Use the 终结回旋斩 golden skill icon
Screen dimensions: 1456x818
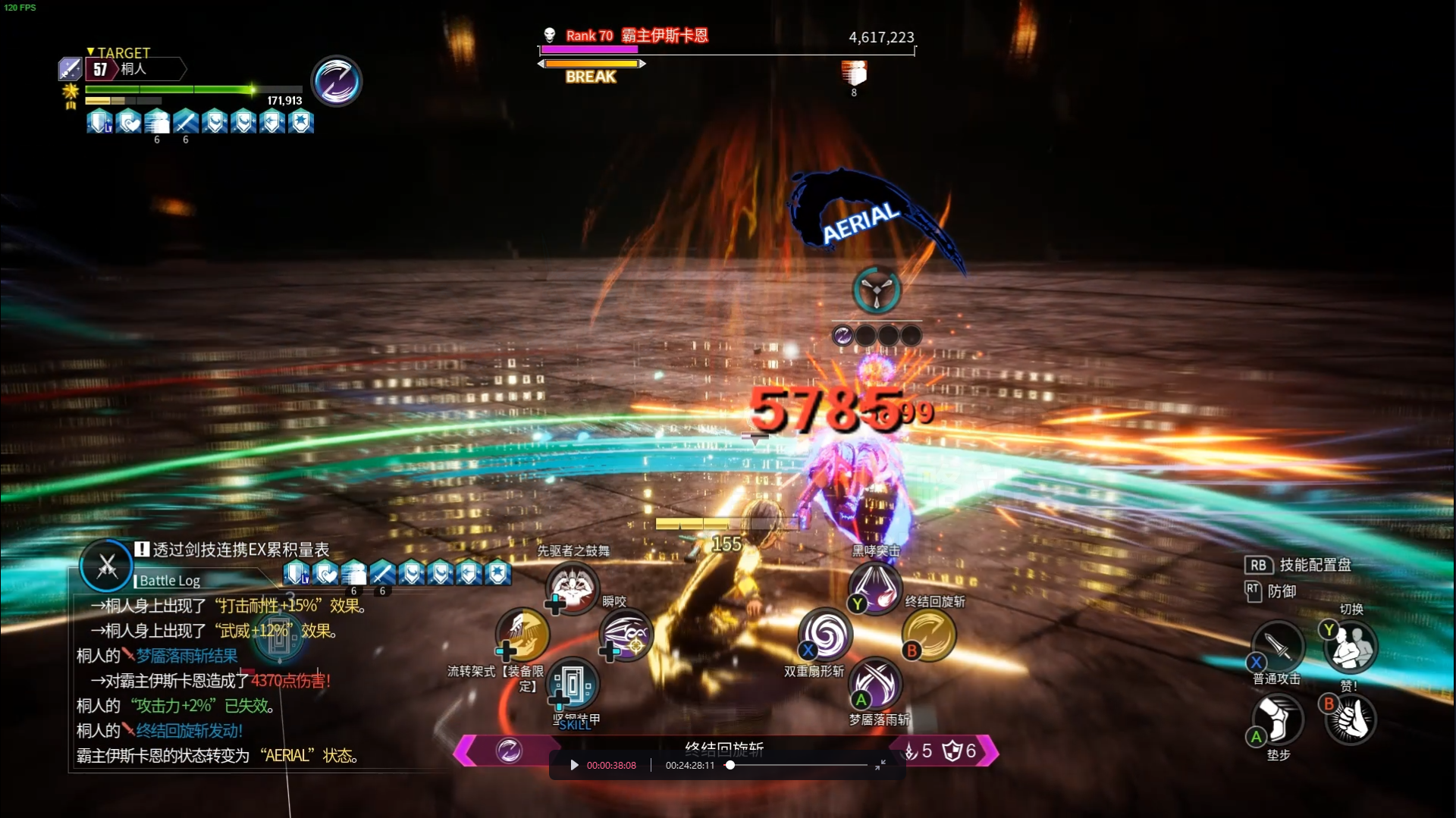pyautogui.click(x=929, y=635)
